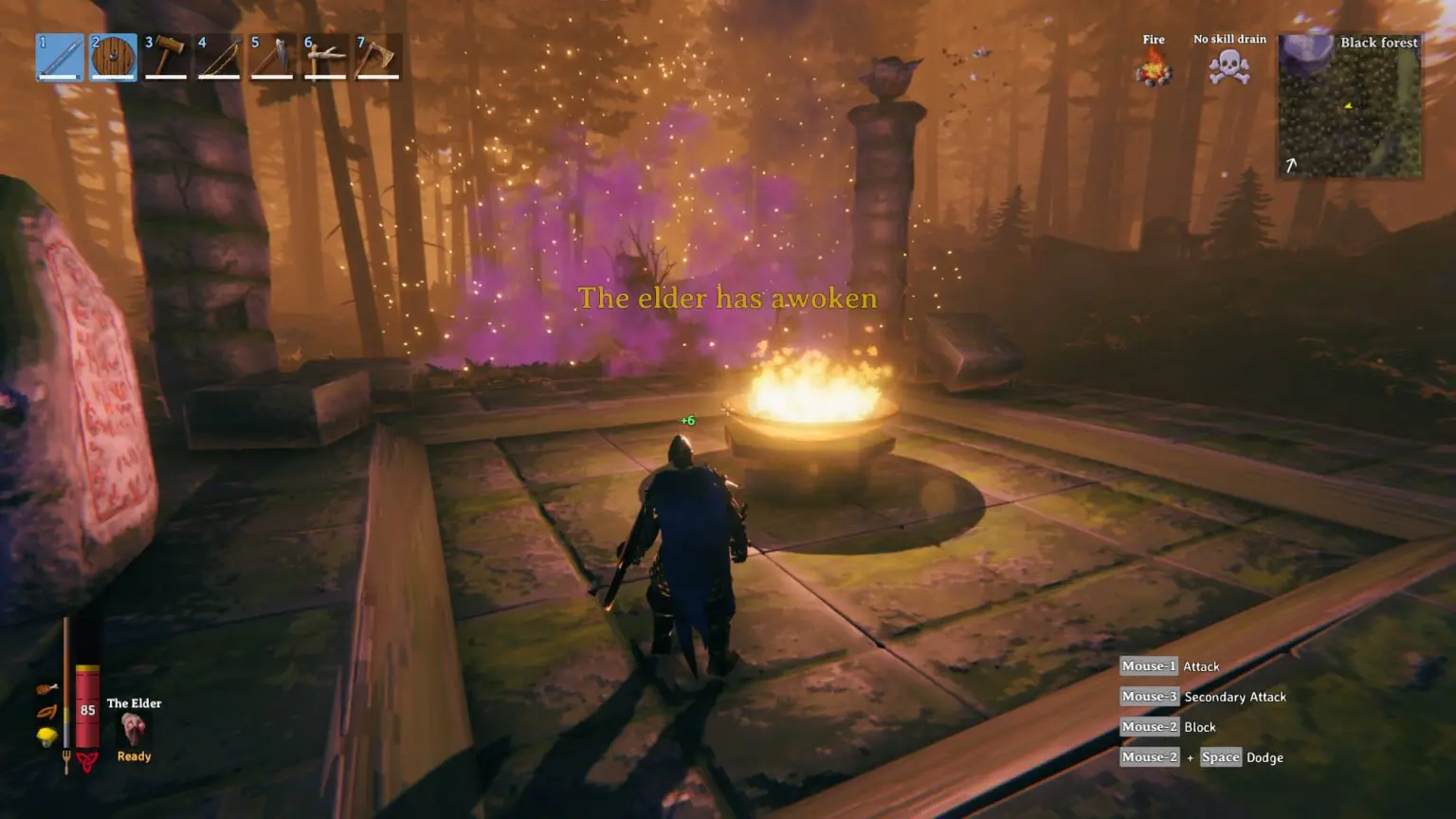
Task: Click the Space Dodge key hint
Action: (1222, 757)
